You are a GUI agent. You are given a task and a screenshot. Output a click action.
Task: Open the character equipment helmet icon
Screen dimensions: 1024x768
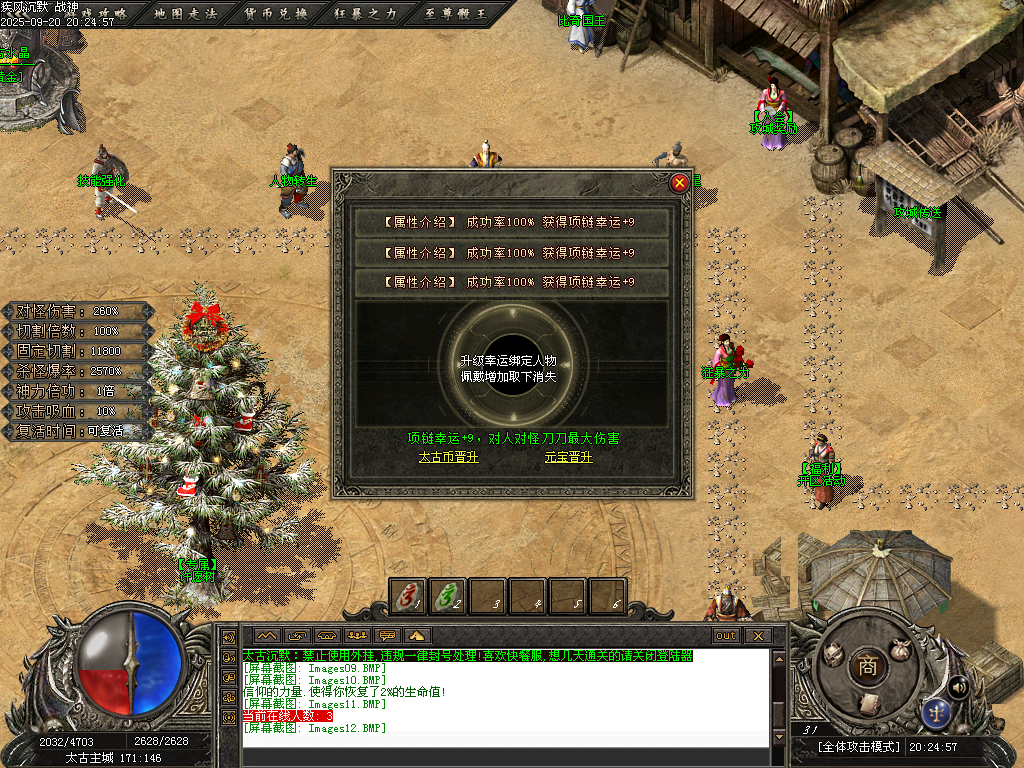tap(831, 656)
